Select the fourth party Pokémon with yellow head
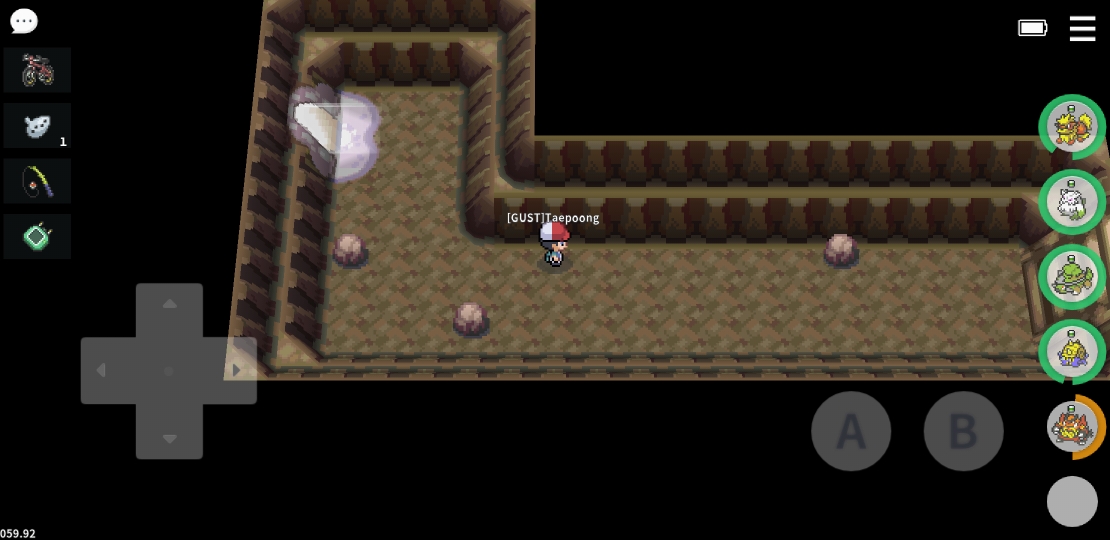The height and width of the screenshot is (540, 1110). tap(1072, 352)
